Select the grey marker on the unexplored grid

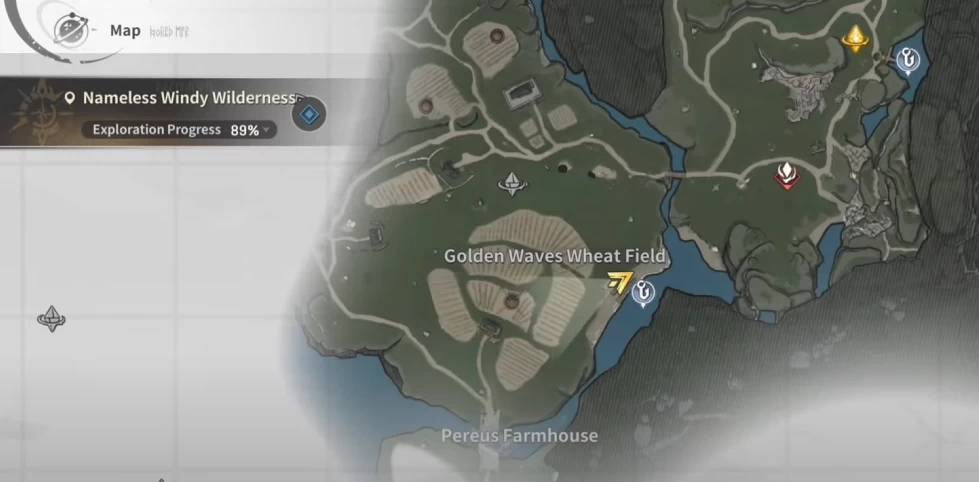tap(51, 319)
